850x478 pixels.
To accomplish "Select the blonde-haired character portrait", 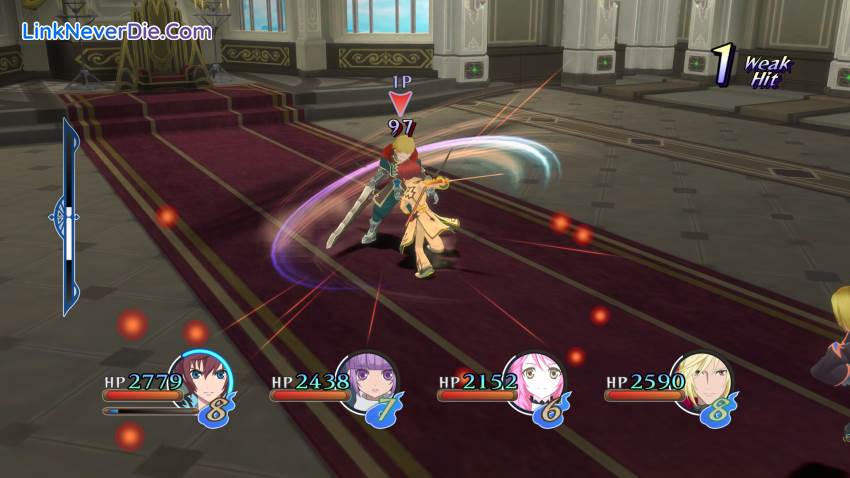I will pos(703,379).
